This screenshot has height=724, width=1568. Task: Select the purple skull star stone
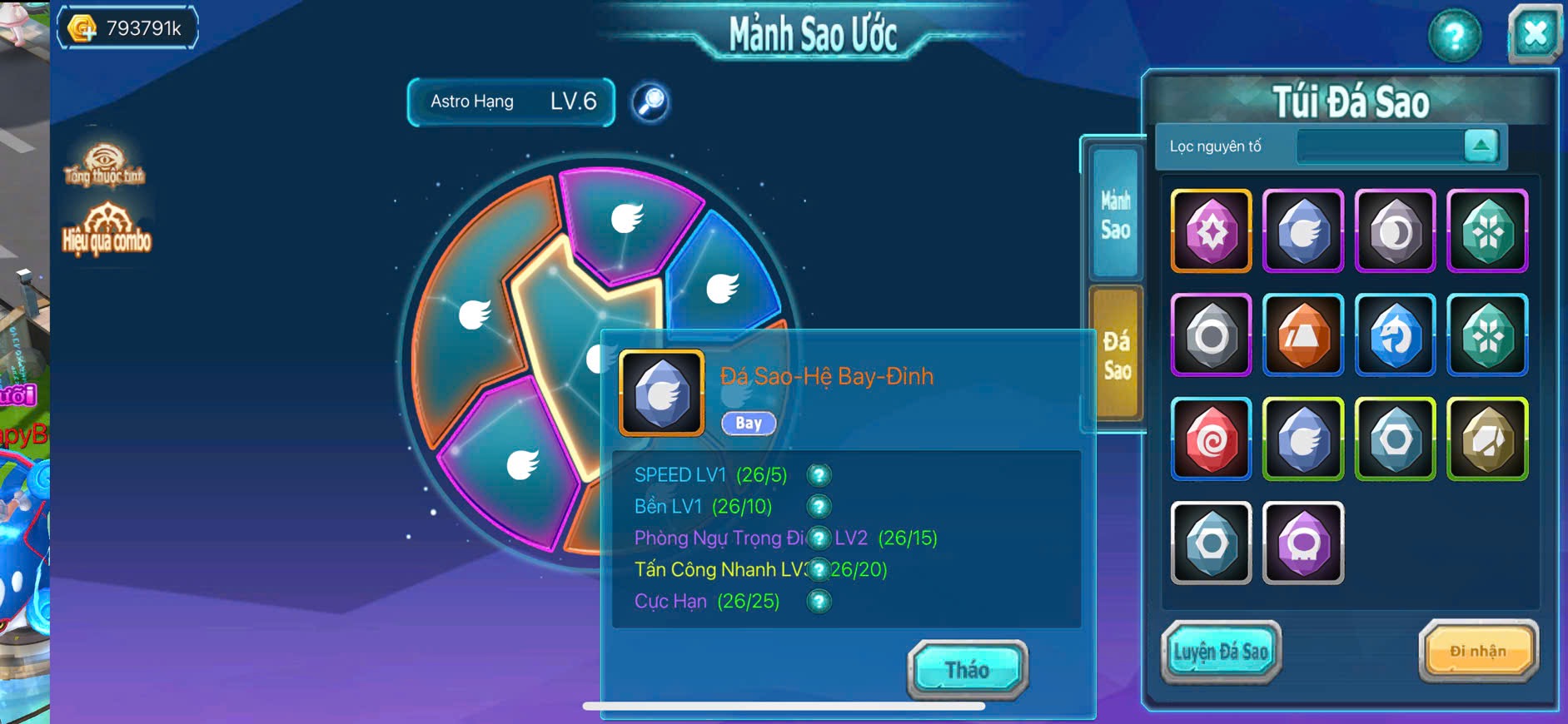(1303, 543)
